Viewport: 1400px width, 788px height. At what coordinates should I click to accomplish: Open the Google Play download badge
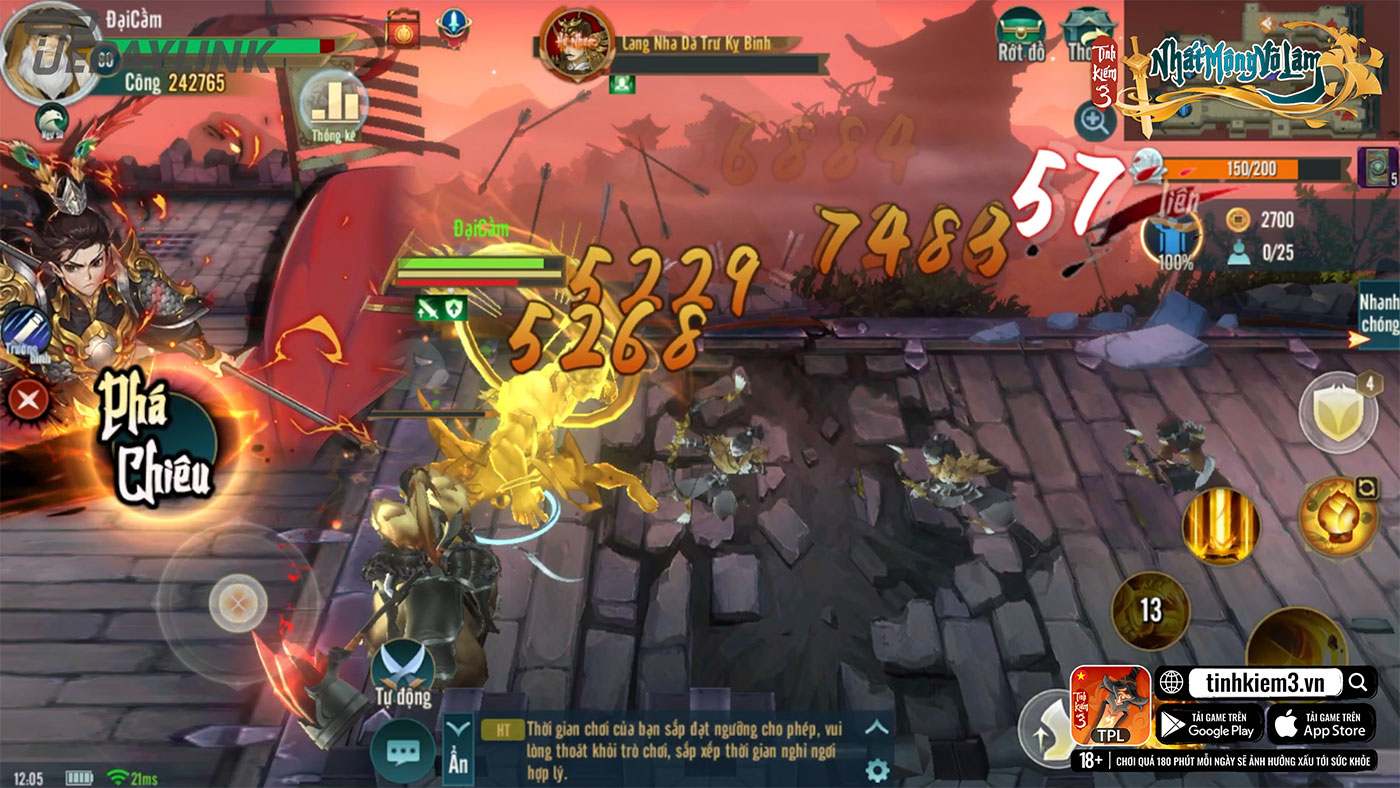coord(1209,724)
